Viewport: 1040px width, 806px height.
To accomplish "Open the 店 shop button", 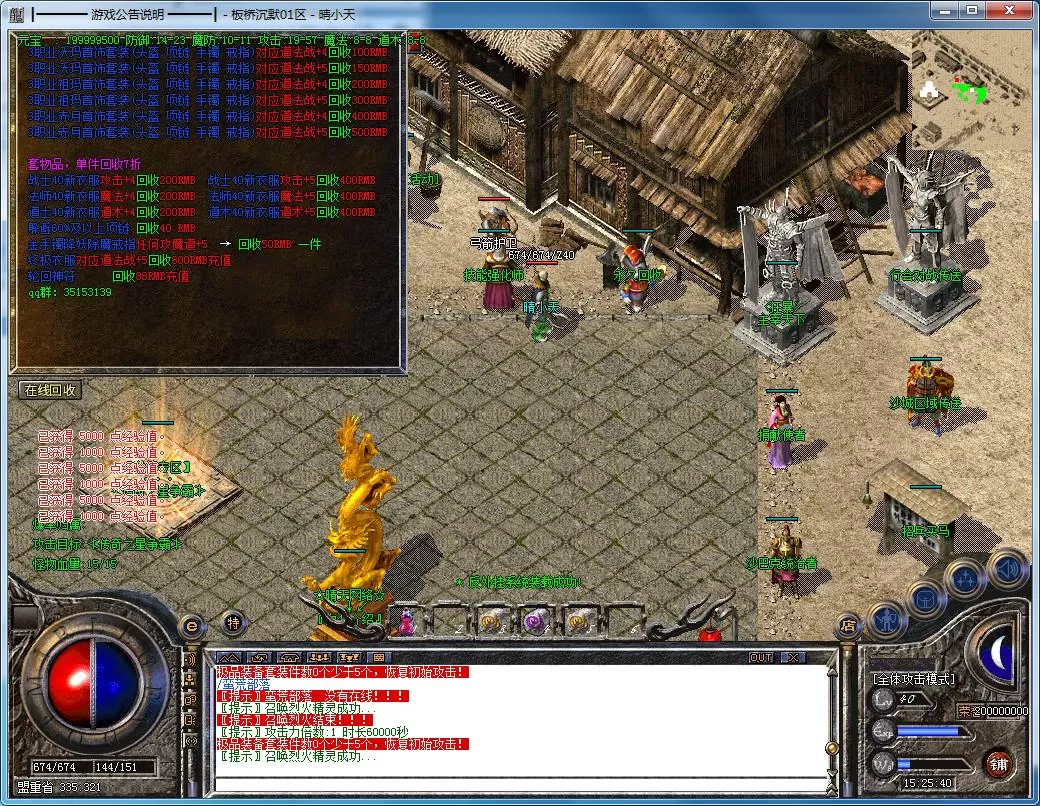I will [848, 626].
